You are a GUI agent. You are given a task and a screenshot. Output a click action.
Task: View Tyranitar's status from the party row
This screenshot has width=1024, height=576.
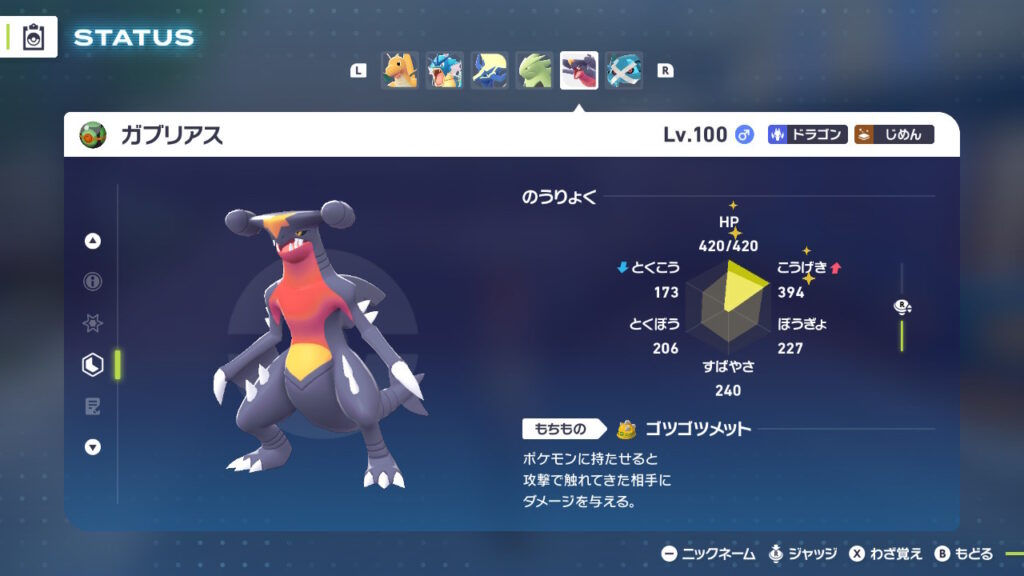pyautogui.click(x=534, y=71)
